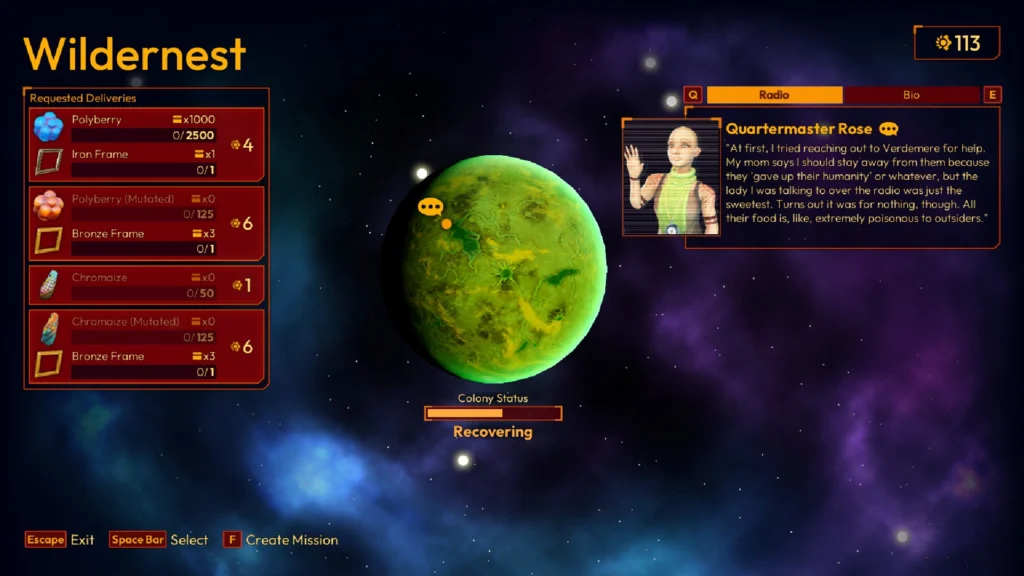
Task: Pick the Chromaize (Mutated) delivery request
Action: click(x=146, y=346)
